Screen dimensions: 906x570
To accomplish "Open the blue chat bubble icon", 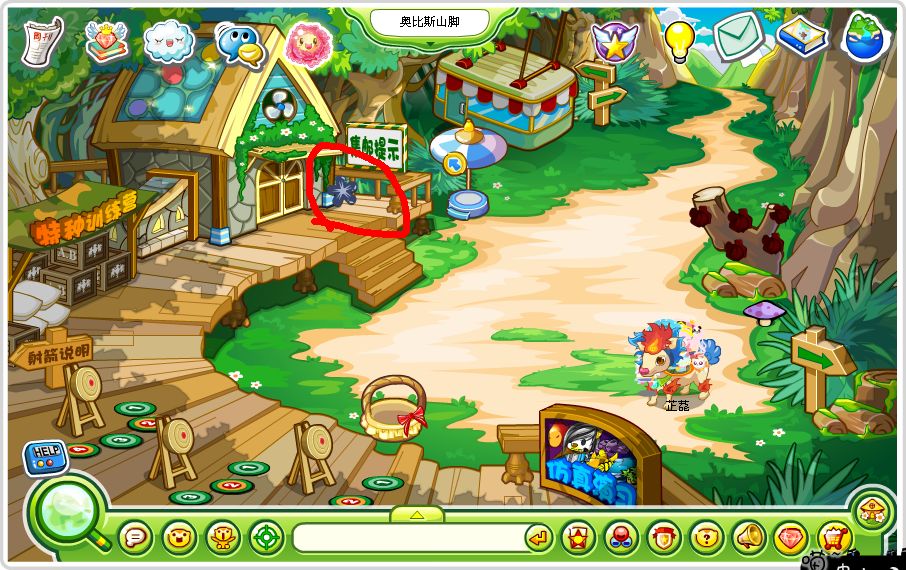I will pyautogui.click(x=238, y=43).
